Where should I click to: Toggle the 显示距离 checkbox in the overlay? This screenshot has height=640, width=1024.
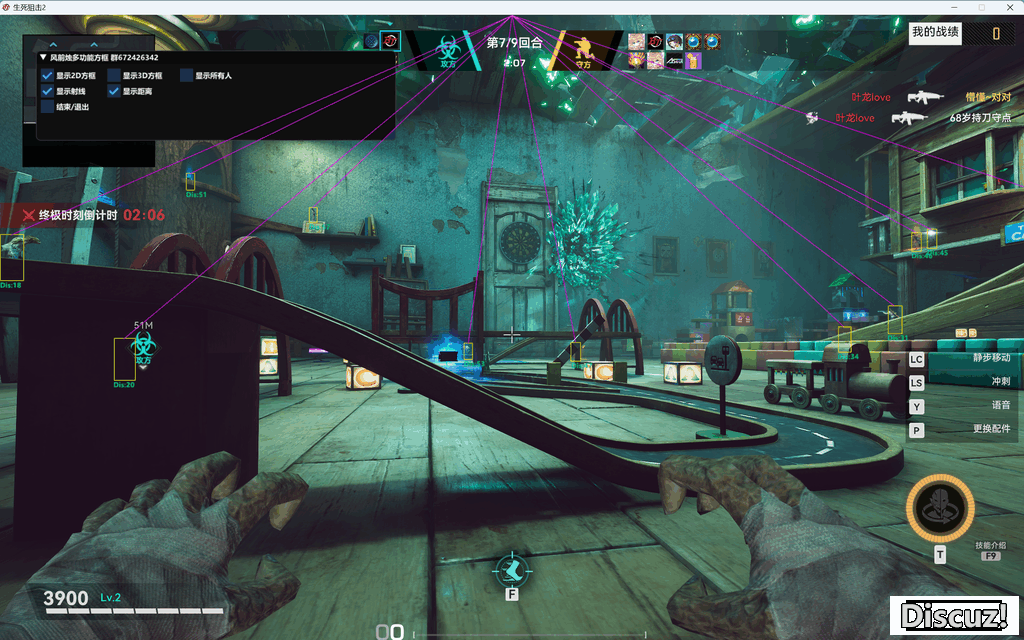tap(114, 91)
